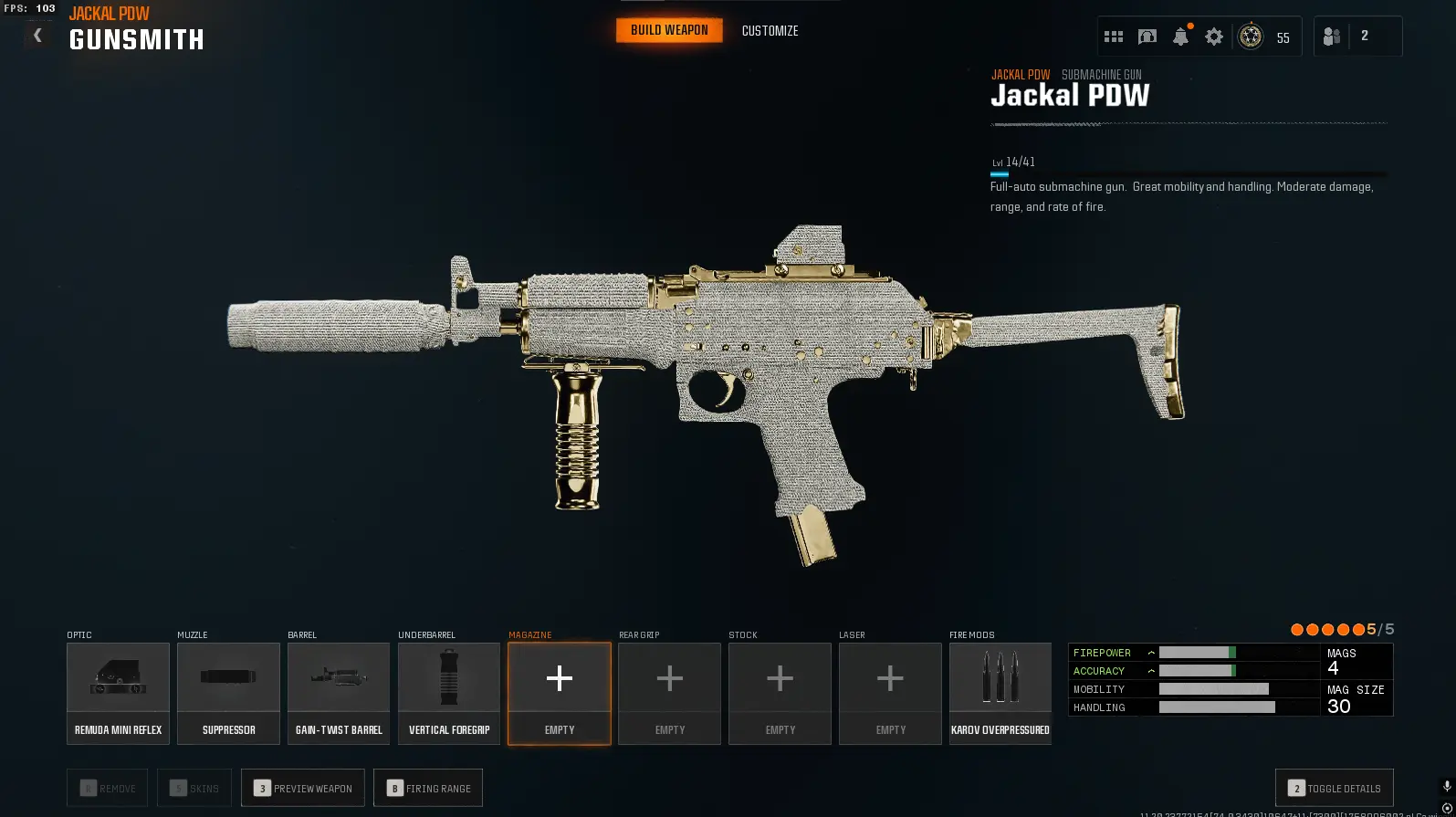Open the empty Stock slot
This screenshot has height=817, width=1456.
(x=780, y=693)
